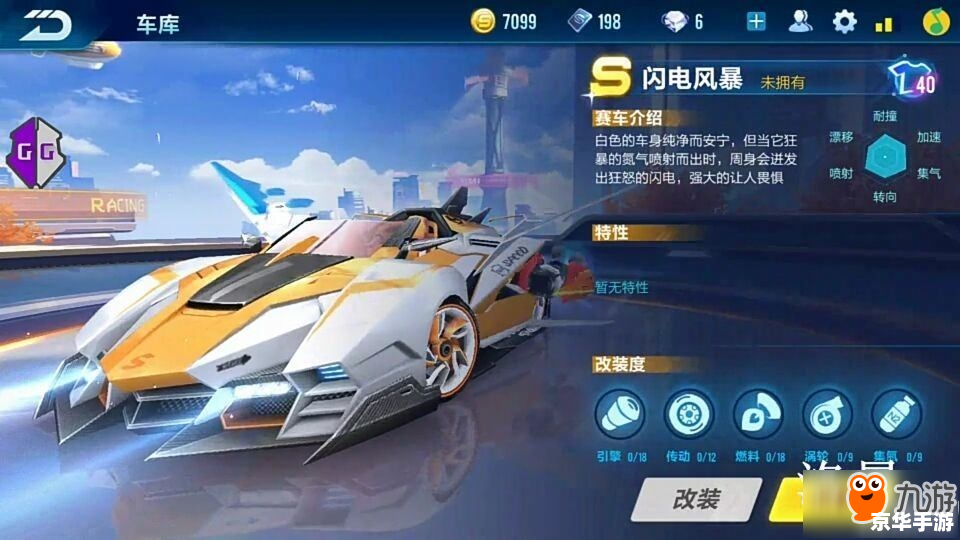
Task: Open the settings gear
Action: [x=845, y=21]
